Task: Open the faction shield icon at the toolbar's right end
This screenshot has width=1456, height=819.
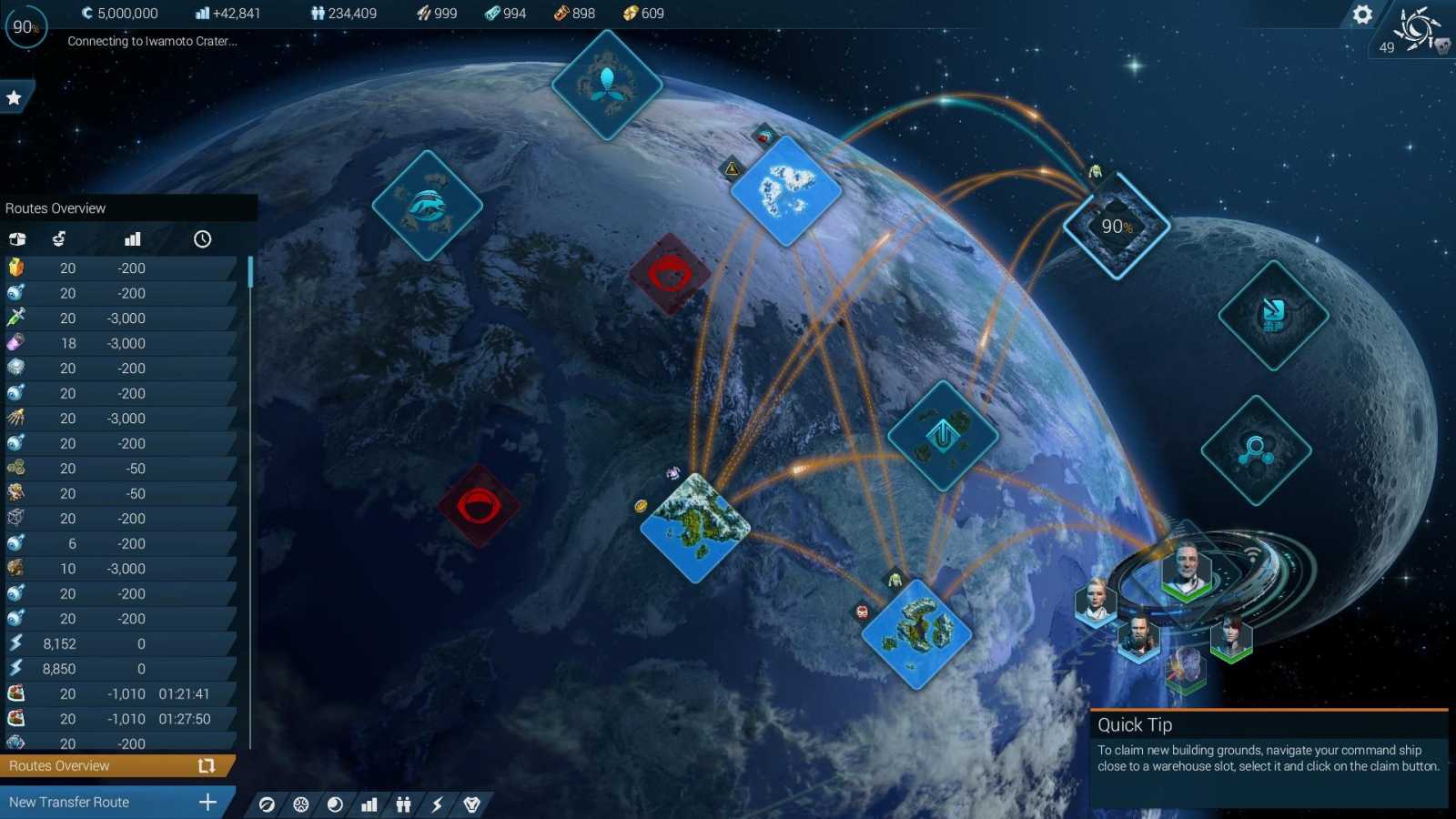Action: tap(471, 804)
